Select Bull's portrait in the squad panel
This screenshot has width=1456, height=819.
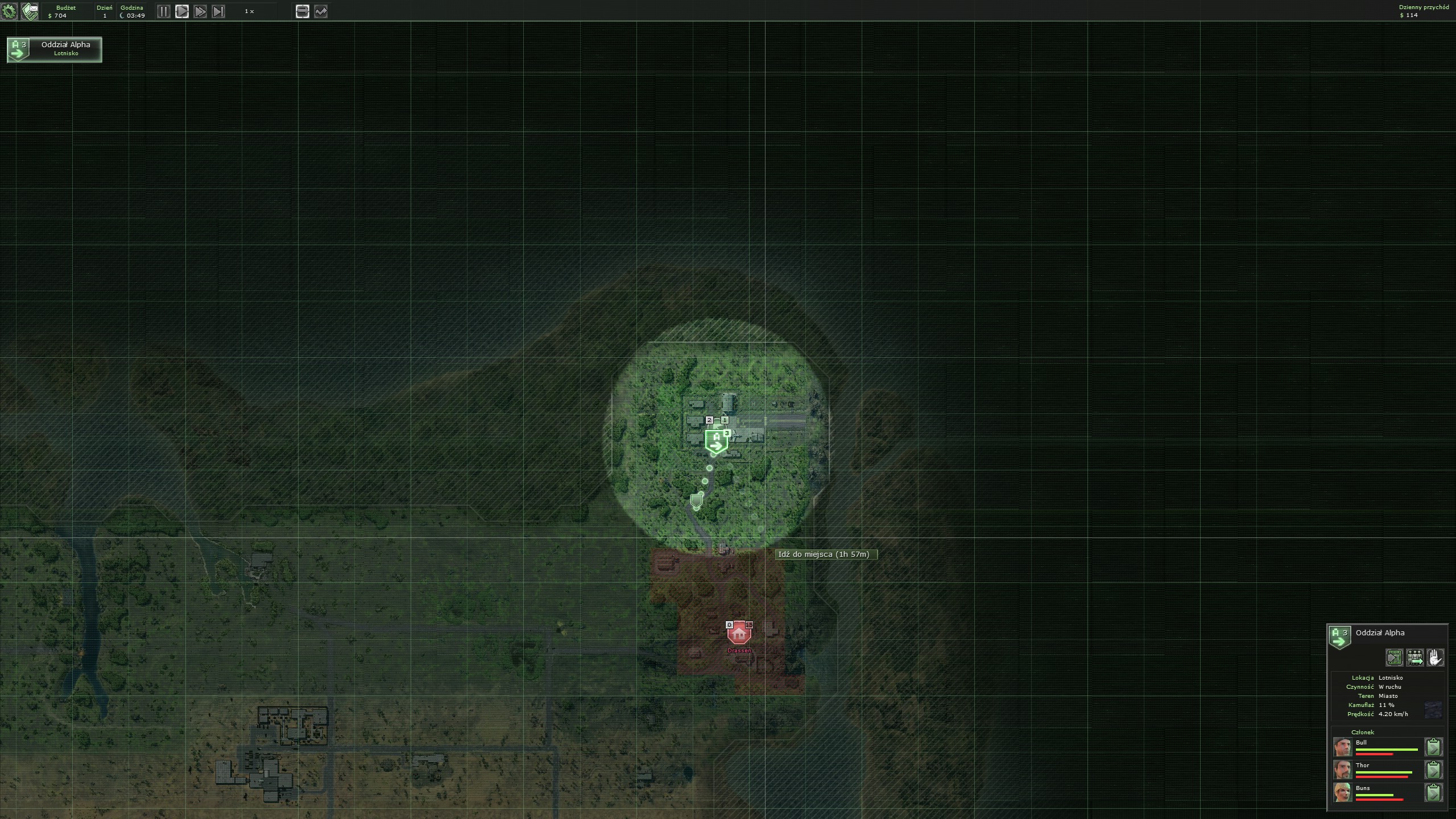tap(1343, 747)
